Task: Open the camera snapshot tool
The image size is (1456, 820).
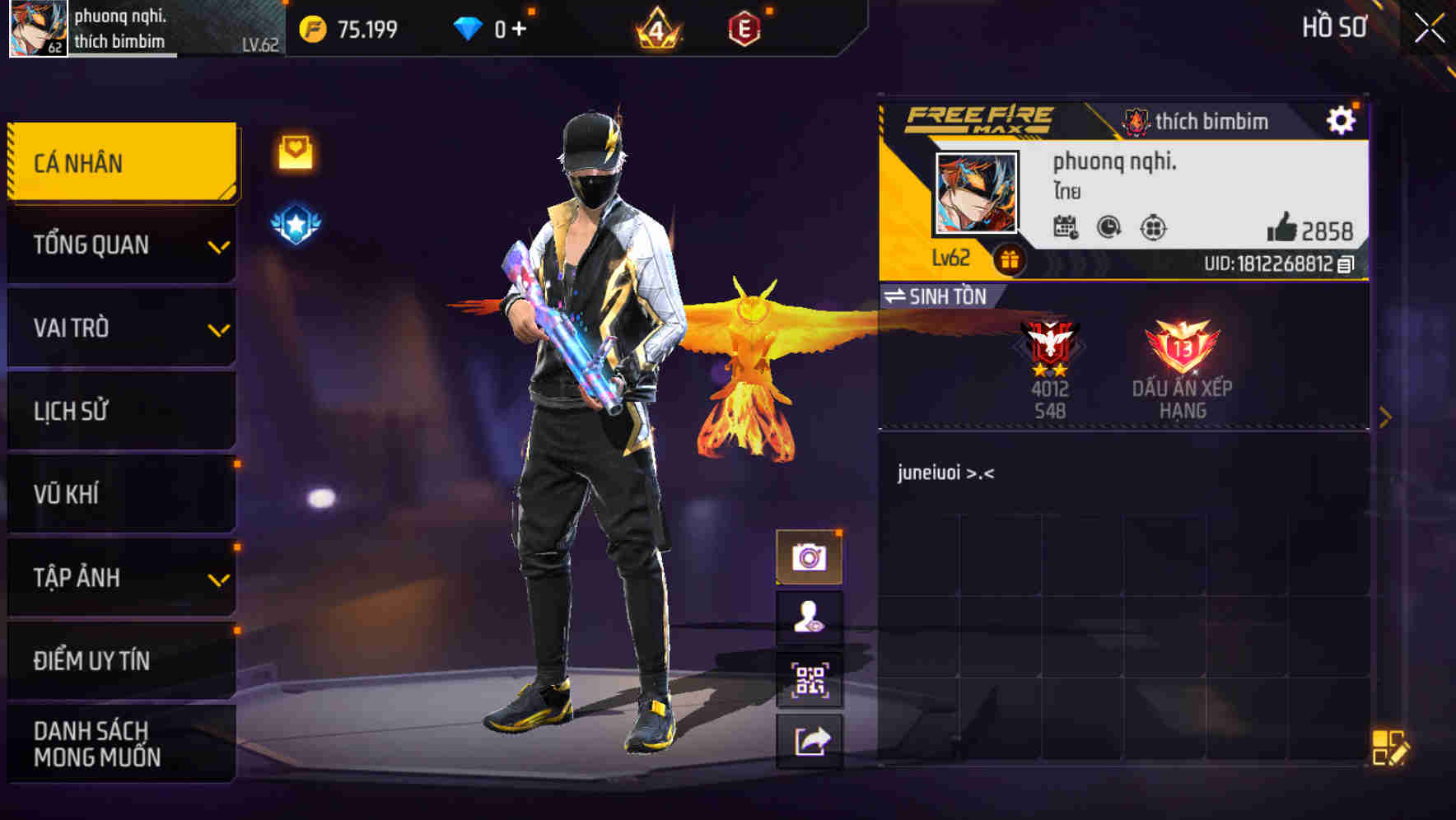Action: 810,557
